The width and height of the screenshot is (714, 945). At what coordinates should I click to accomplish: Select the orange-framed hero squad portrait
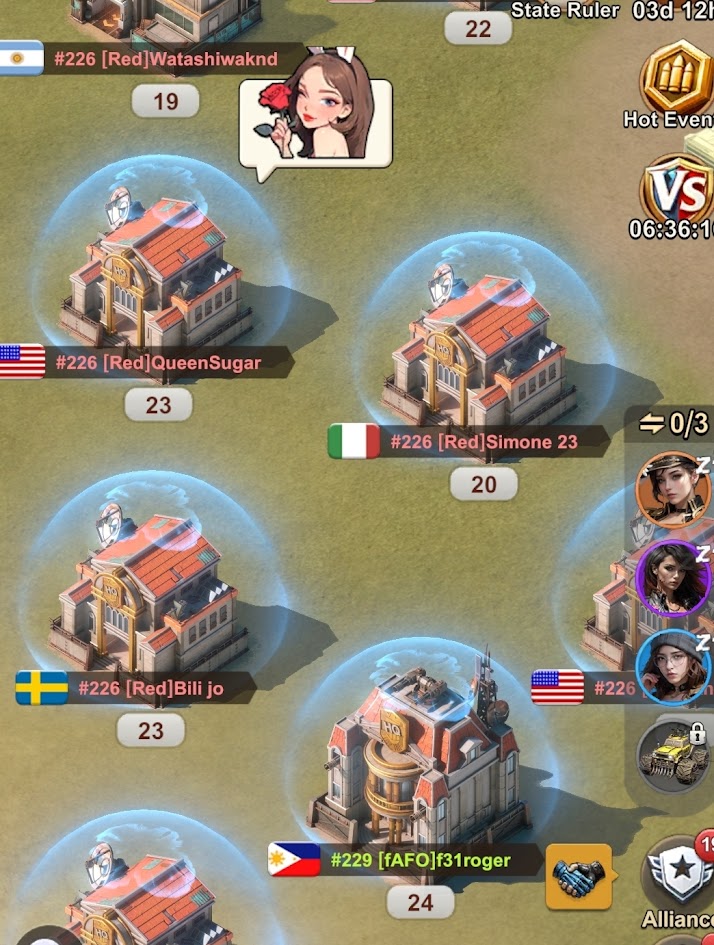(672, 488)
